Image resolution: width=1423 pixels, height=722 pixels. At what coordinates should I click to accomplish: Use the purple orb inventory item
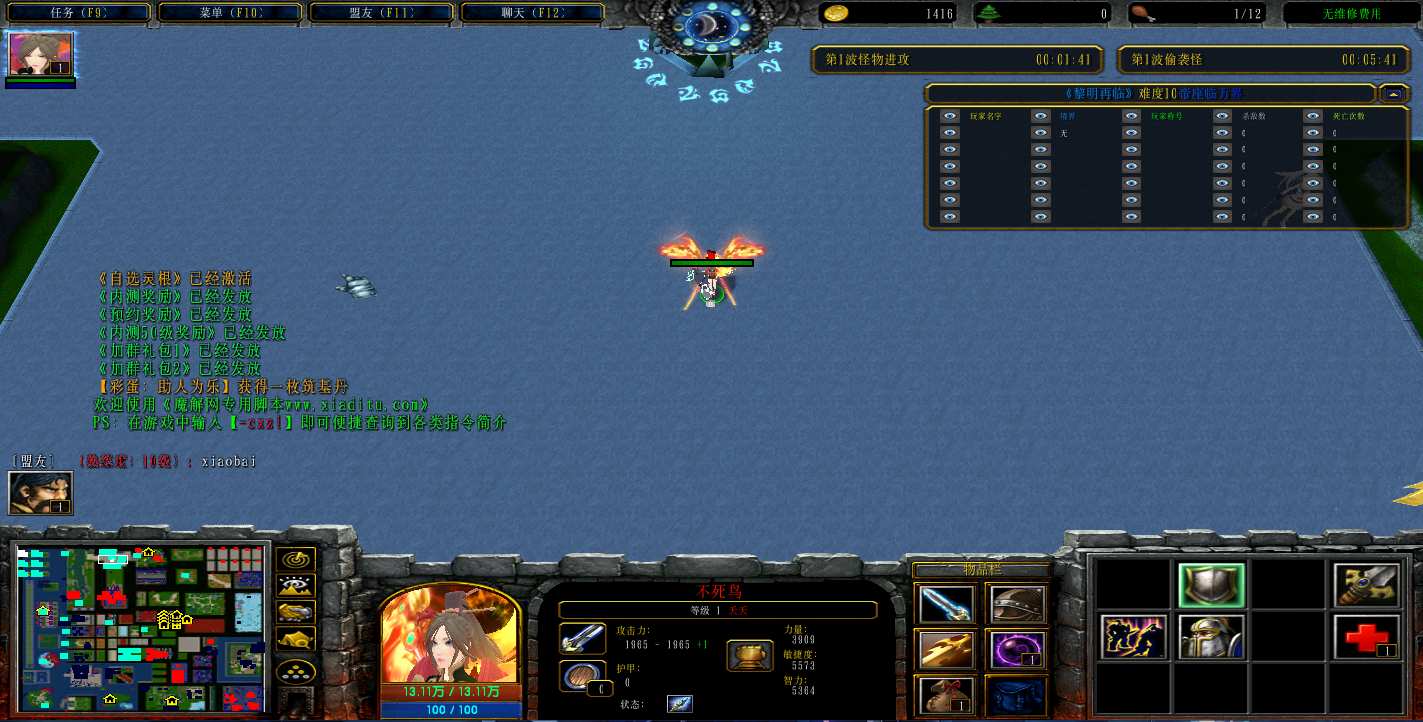pyautogui.click(x=1017, y=649)
